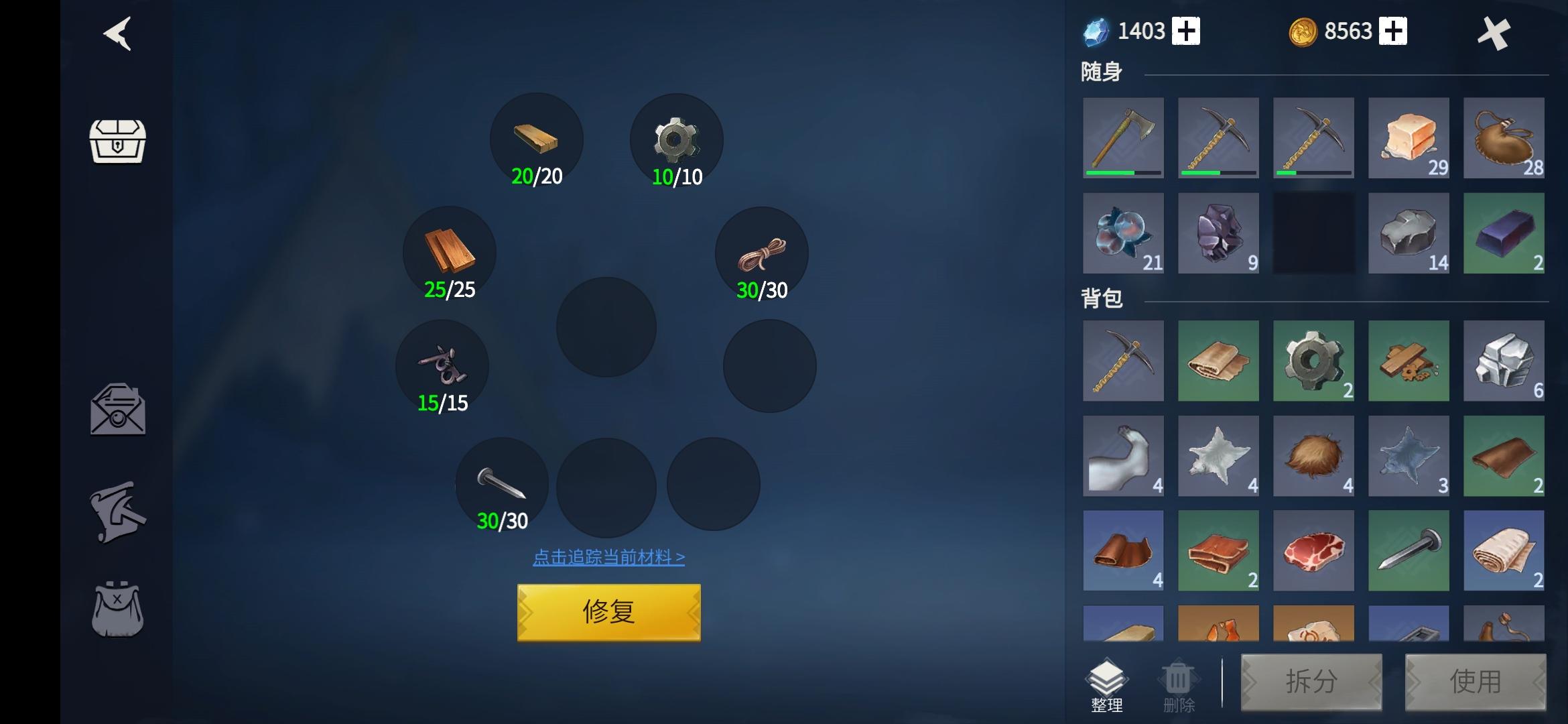The height and width of the screenshot is (724, 1568).
Task: Open the treasure chest storage icon
Action: (x=117, y=141)
